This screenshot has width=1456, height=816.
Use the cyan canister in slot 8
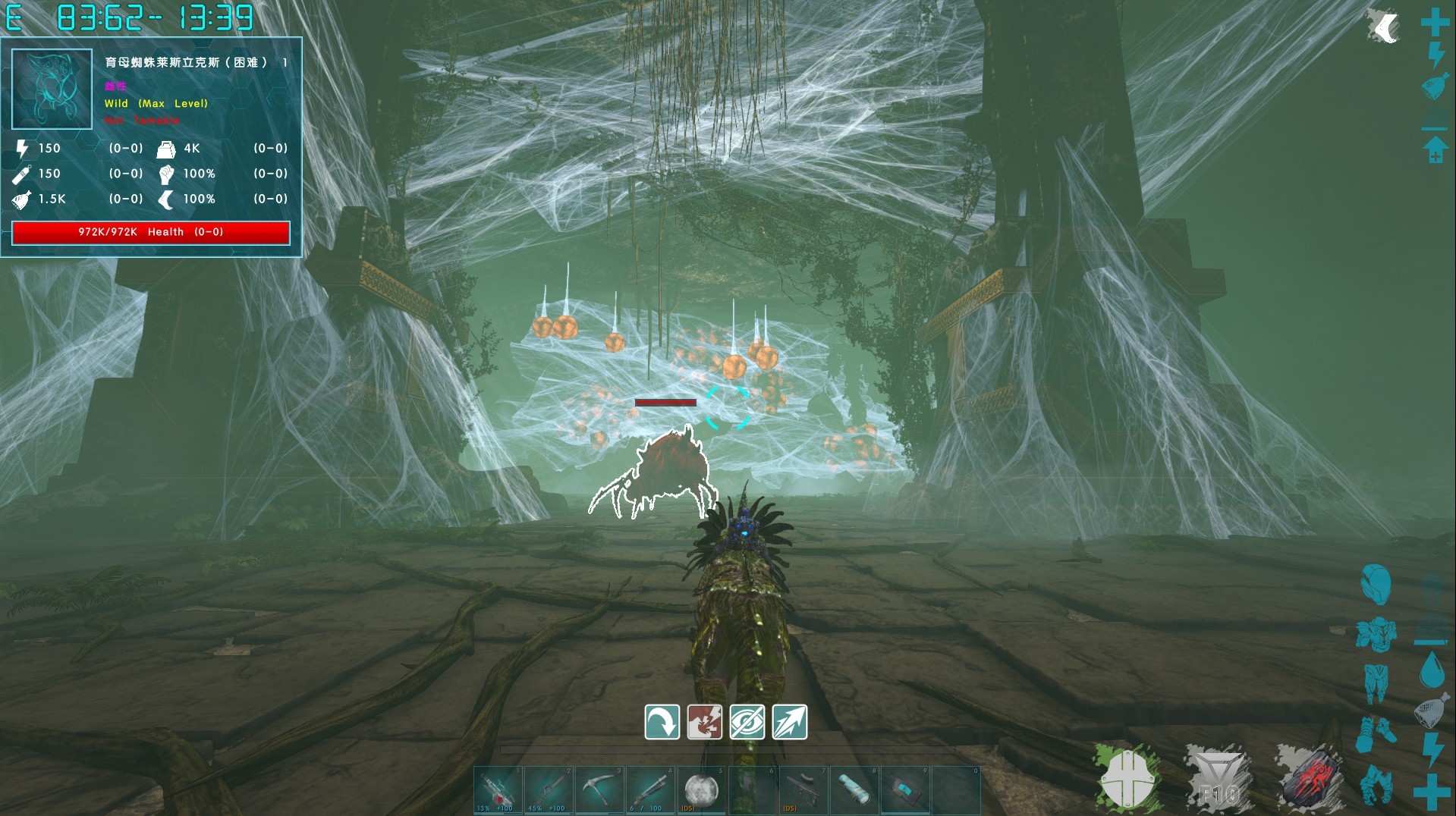click(x=854, y=789)
